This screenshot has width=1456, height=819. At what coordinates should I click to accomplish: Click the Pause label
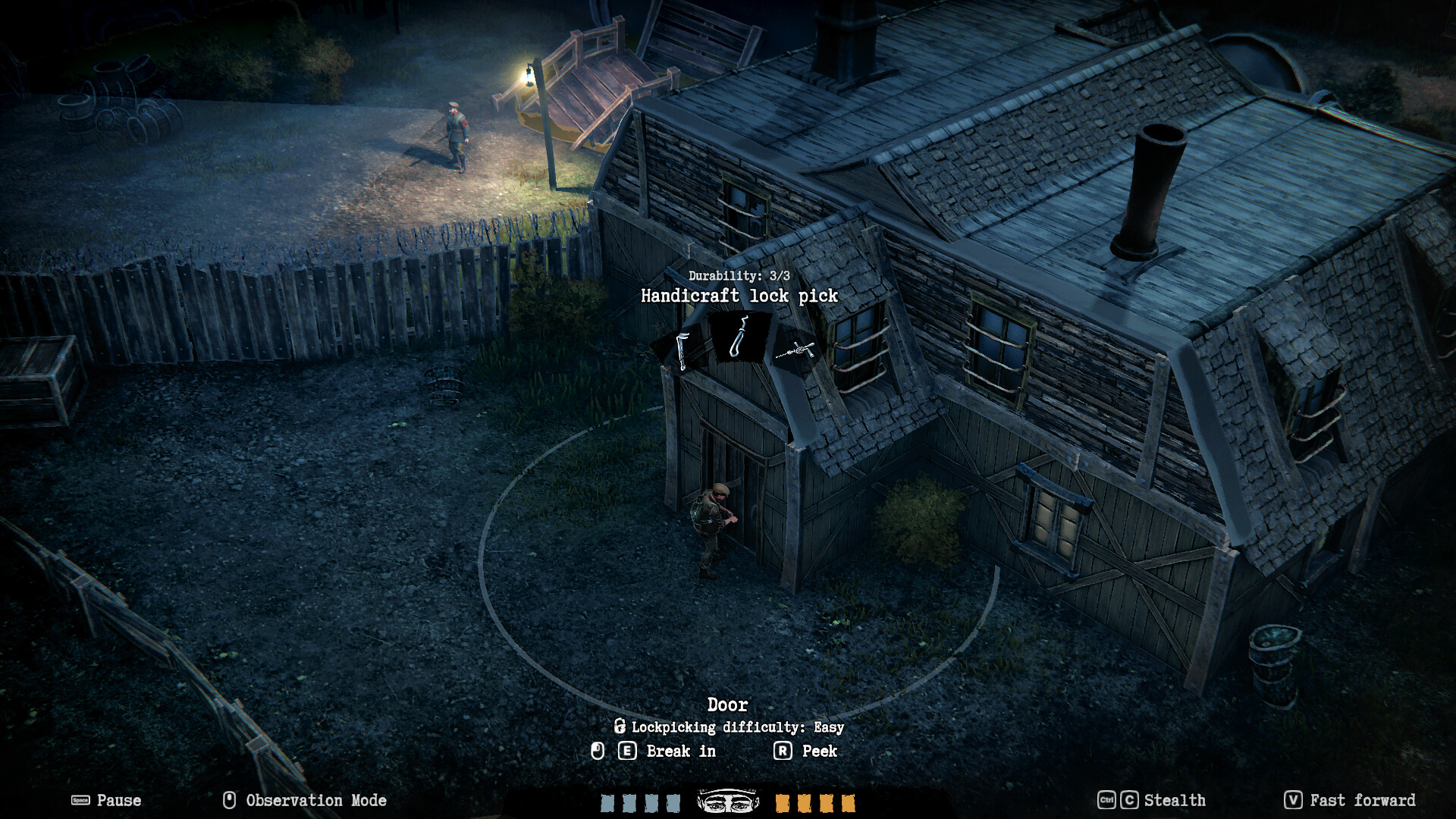point(118,800)
